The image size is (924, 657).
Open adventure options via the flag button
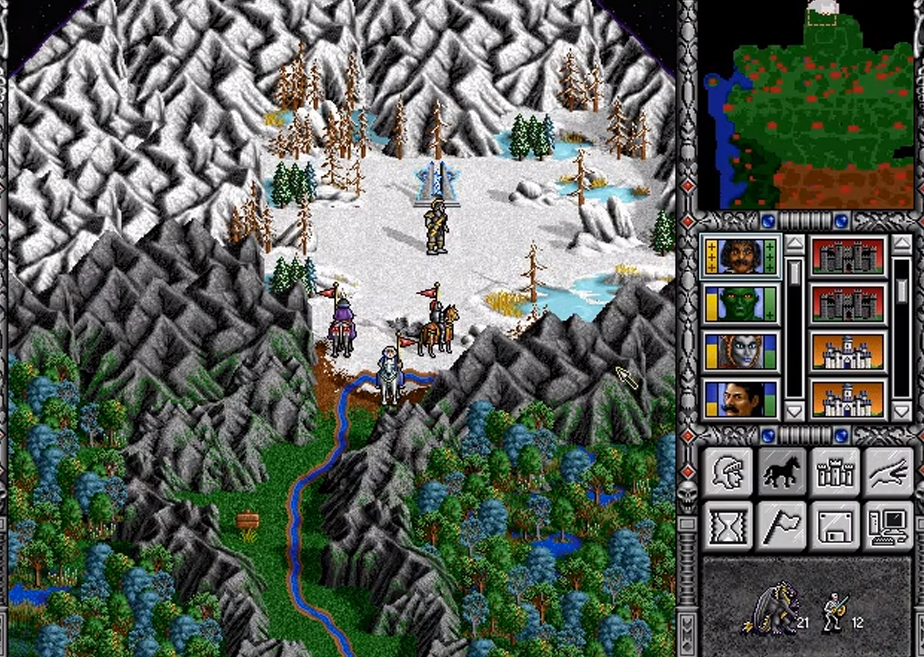(781, 524)
